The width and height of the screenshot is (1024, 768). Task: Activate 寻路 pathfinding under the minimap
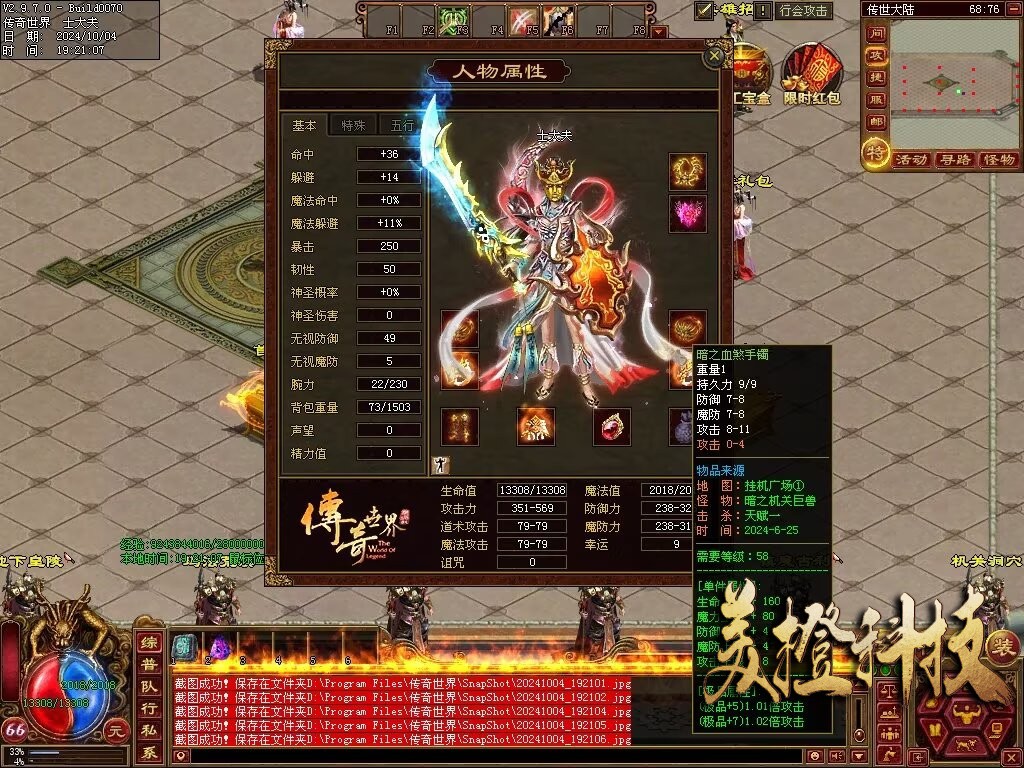[955, 160]
